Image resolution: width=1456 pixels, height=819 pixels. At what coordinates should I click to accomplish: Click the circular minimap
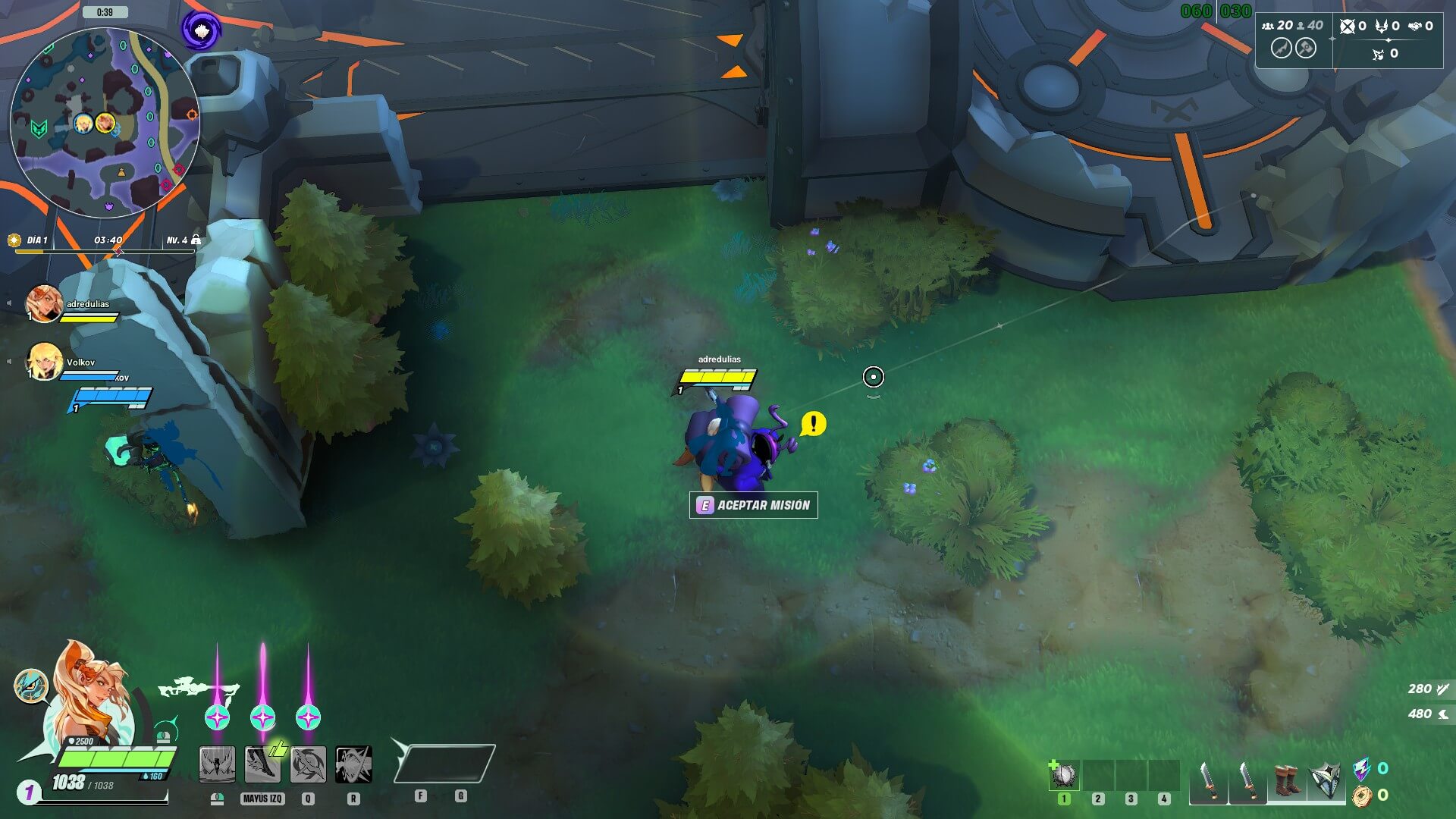[x=105, y=123]
